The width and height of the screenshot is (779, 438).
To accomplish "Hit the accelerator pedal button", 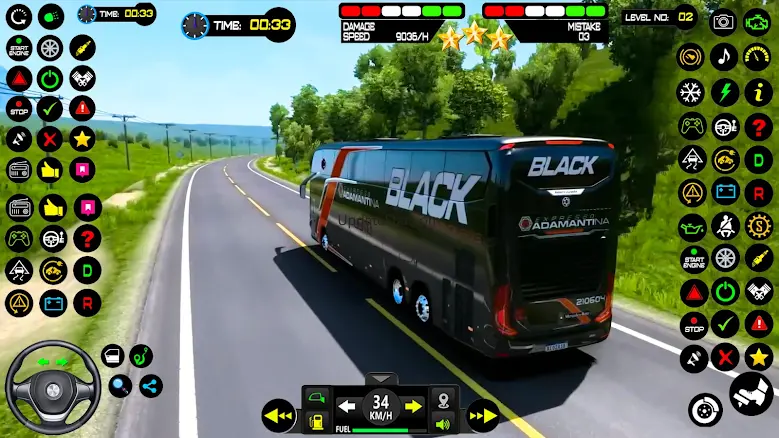I will 750,393.
